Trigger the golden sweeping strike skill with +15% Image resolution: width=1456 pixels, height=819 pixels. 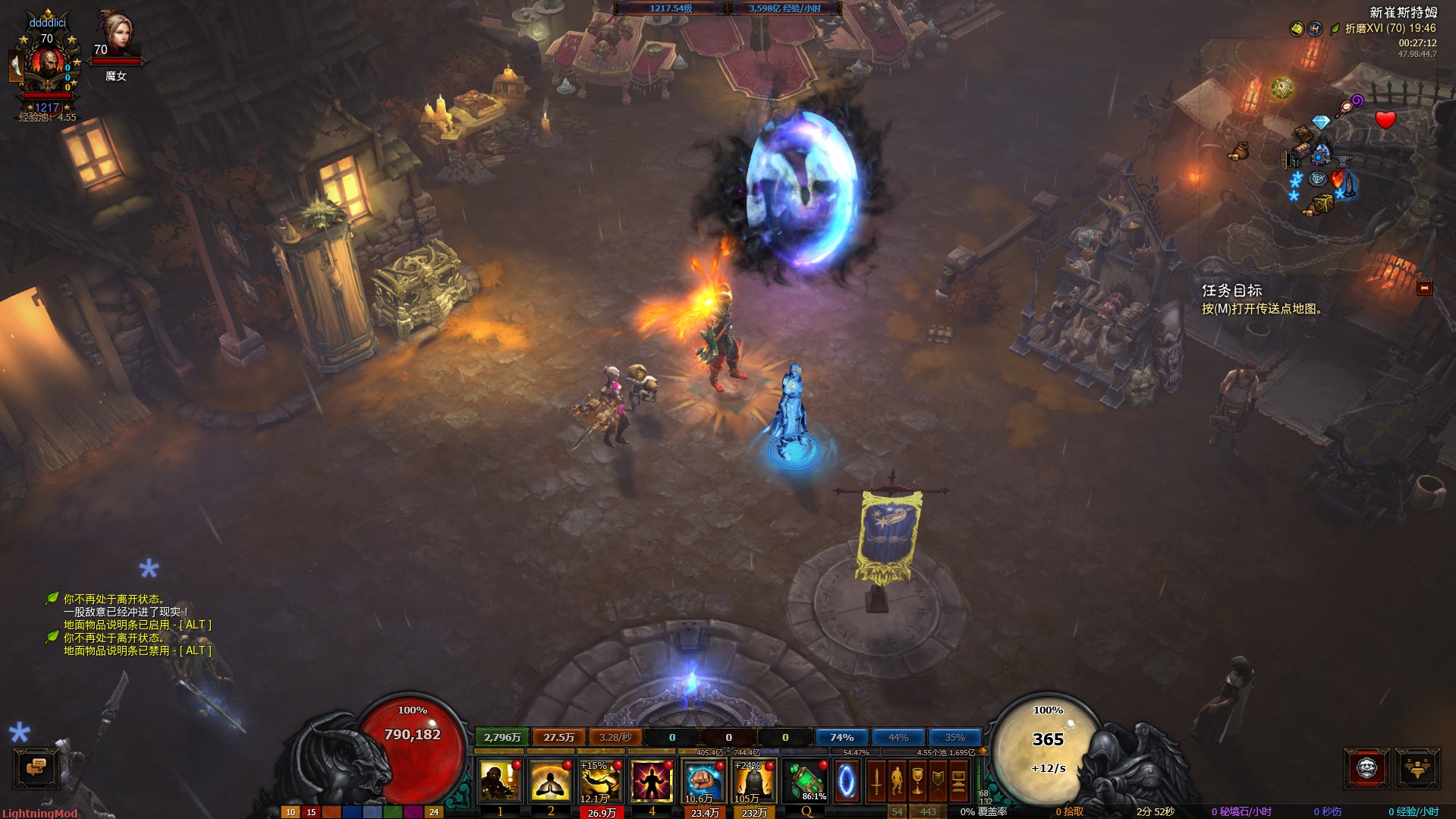(x=600, y=781)
